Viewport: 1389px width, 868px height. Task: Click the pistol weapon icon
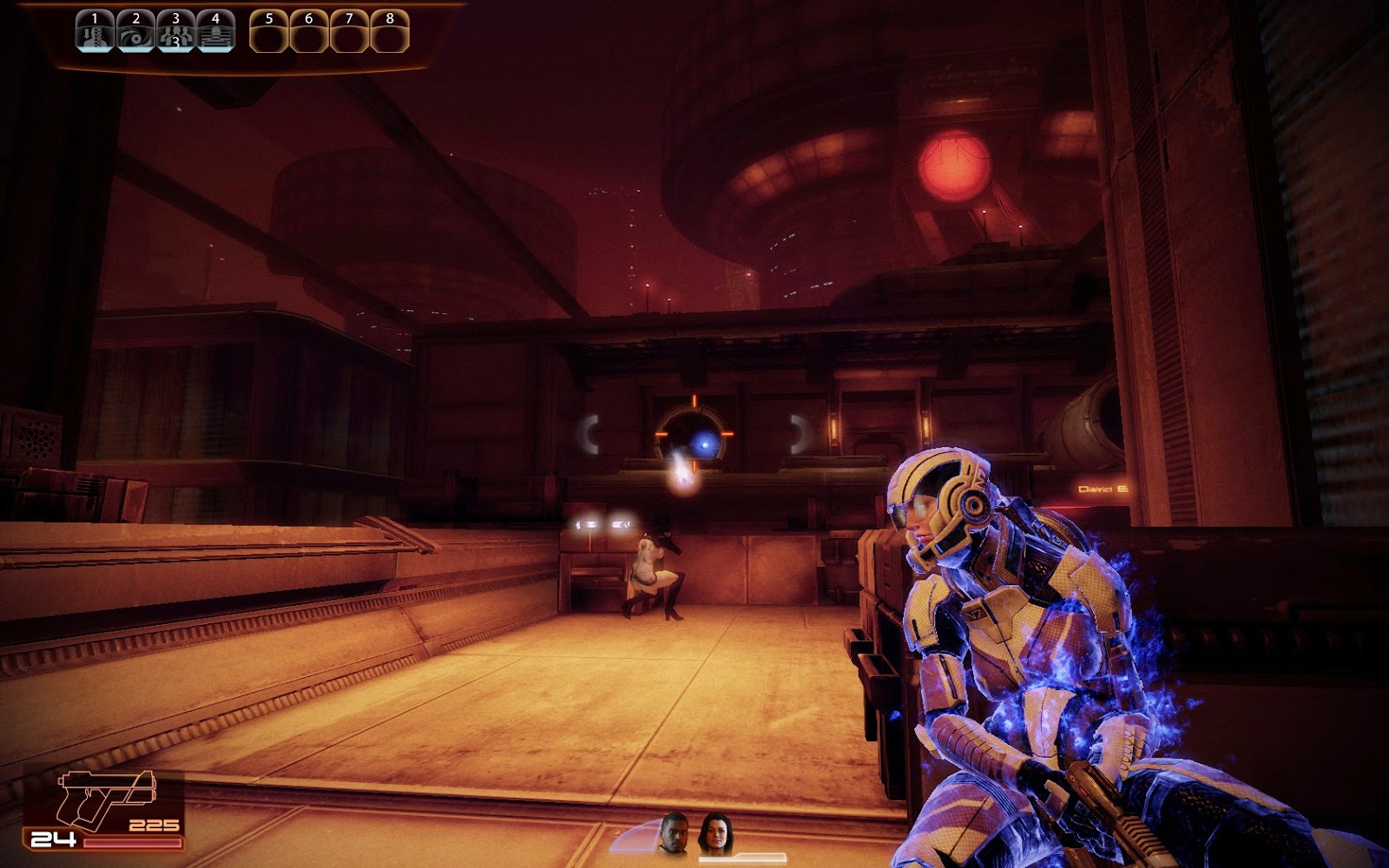point(105,797)
